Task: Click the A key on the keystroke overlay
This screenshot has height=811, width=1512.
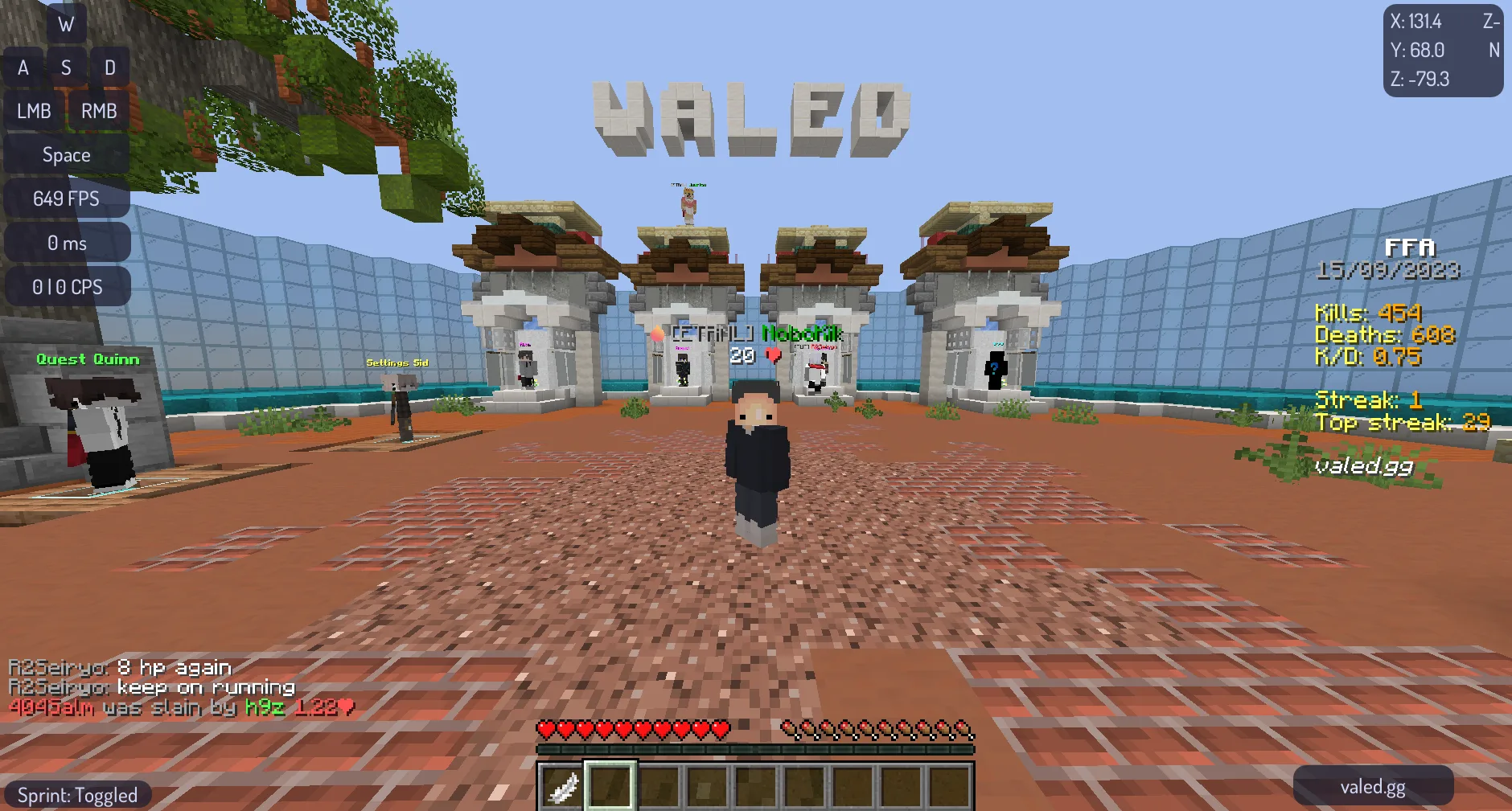Action: (x=23, y=67)
